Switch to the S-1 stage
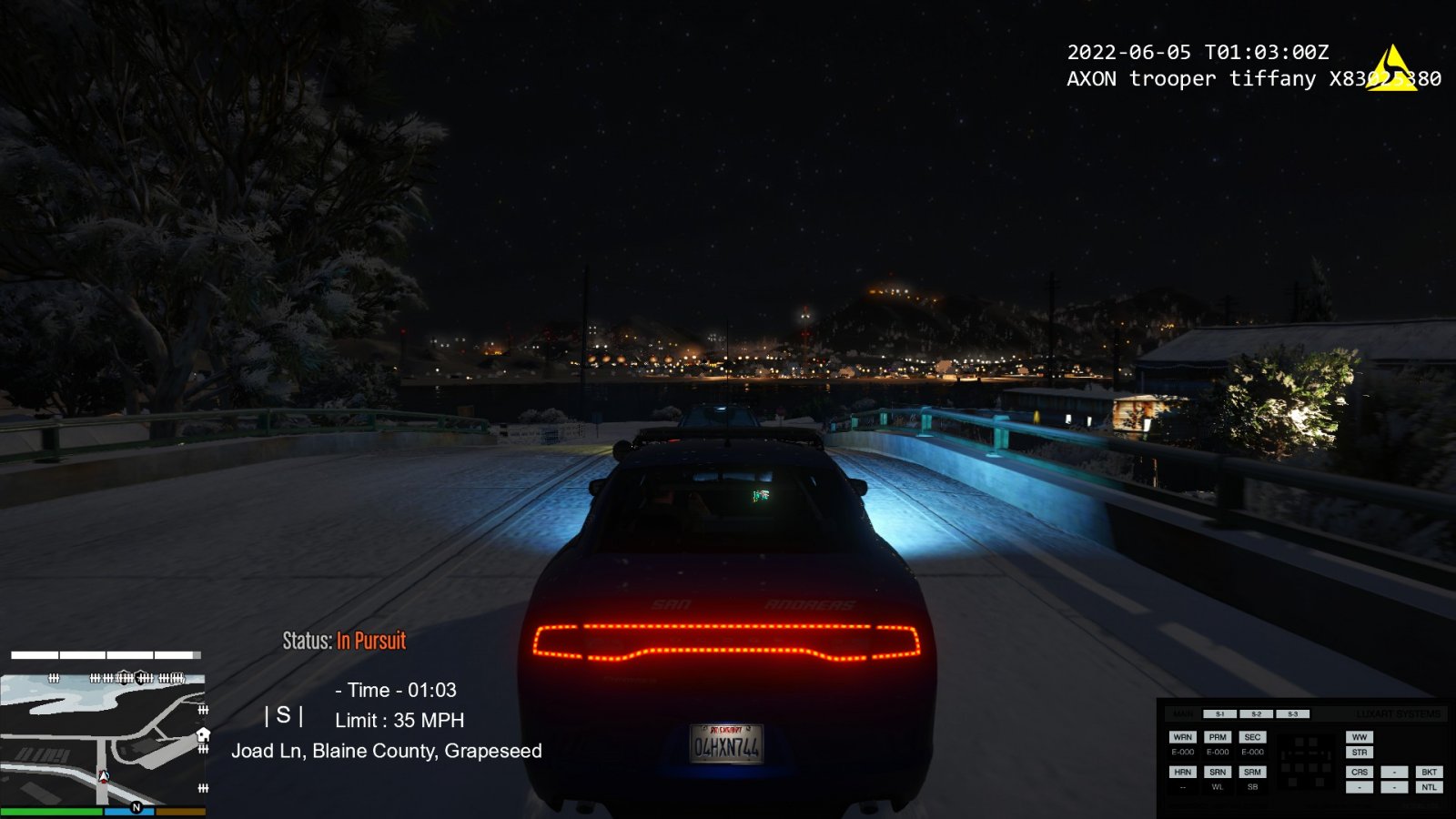 pos(1219,714)
